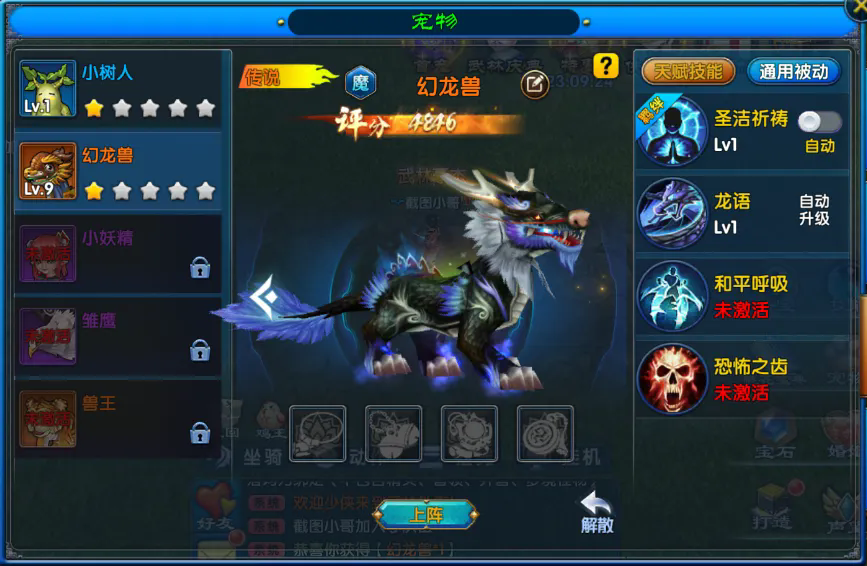The height and width of the screenshot is (566, 867).
Task: Click the 魔 attribute badge
Action: pyautogui.click(x=360, y=84)
